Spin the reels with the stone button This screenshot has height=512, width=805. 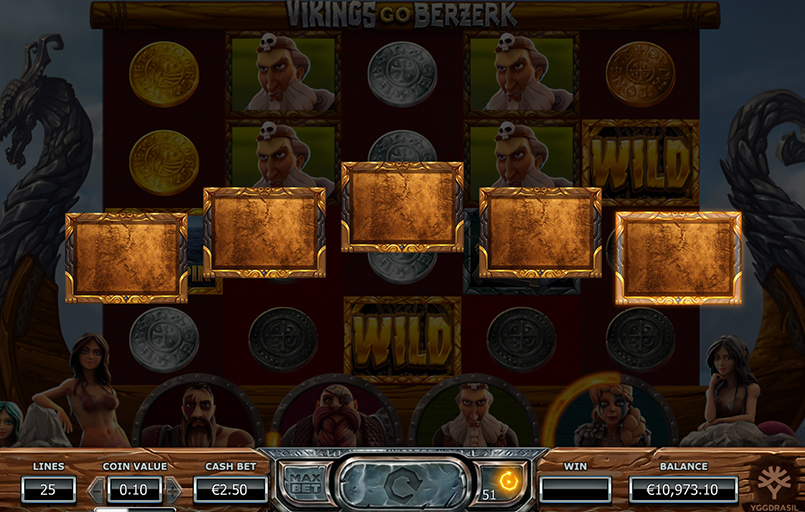click(x=402, y=484)
